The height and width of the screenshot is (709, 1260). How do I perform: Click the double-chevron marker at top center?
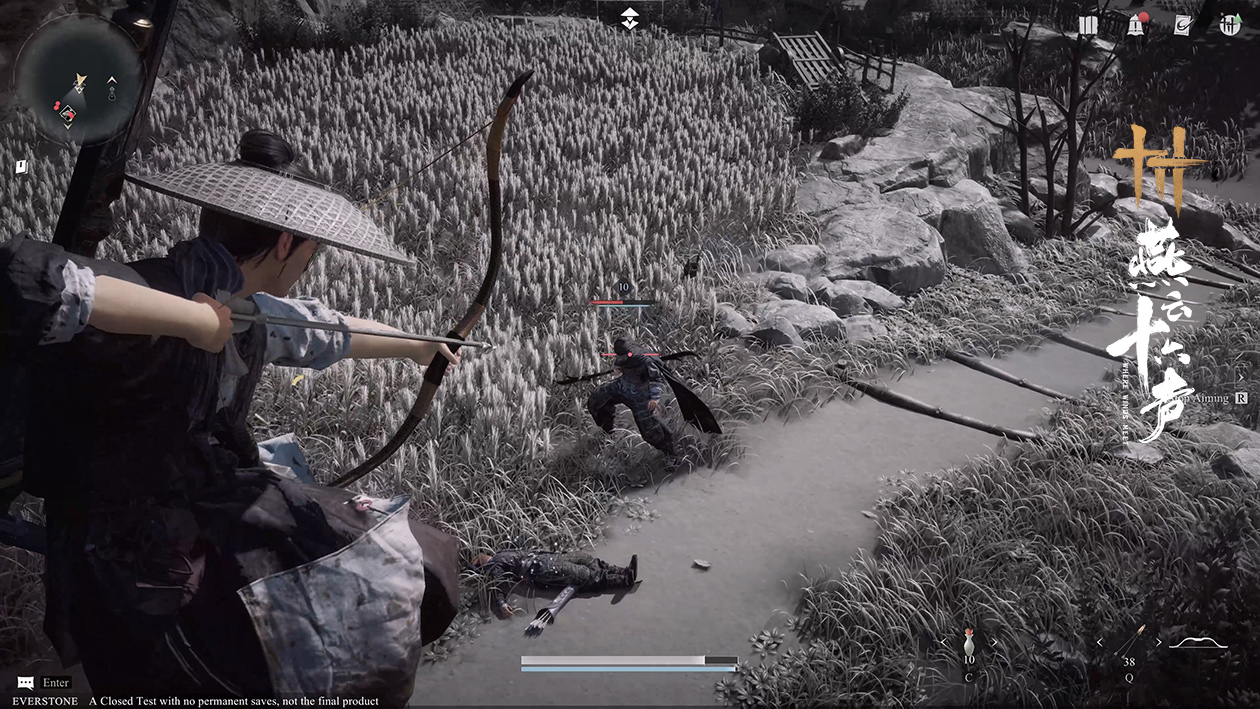click(629, 18)
